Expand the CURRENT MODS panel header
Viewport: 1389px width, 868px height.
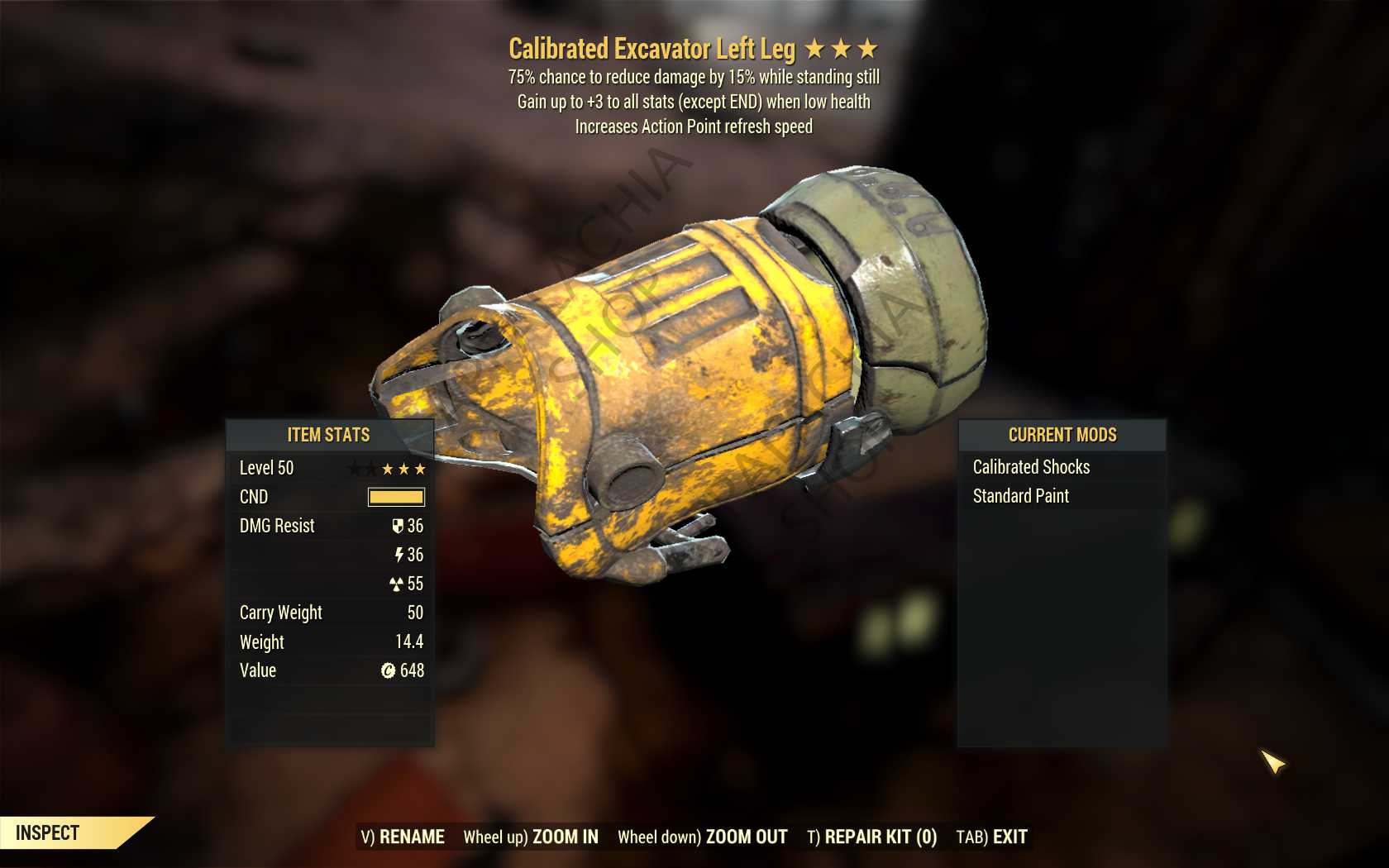click(1062, 436)
